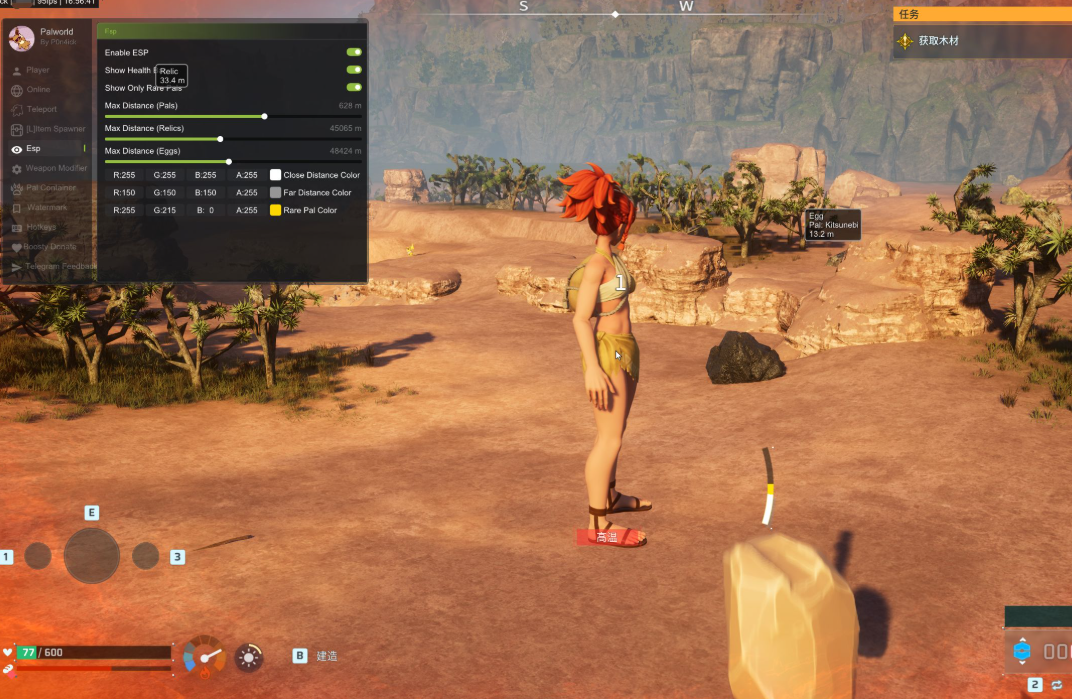Image resolution: width=1072 pixels, height=699 pixels.
Task: Open the white Close Distance Color swatch
Action: point(276,175)
